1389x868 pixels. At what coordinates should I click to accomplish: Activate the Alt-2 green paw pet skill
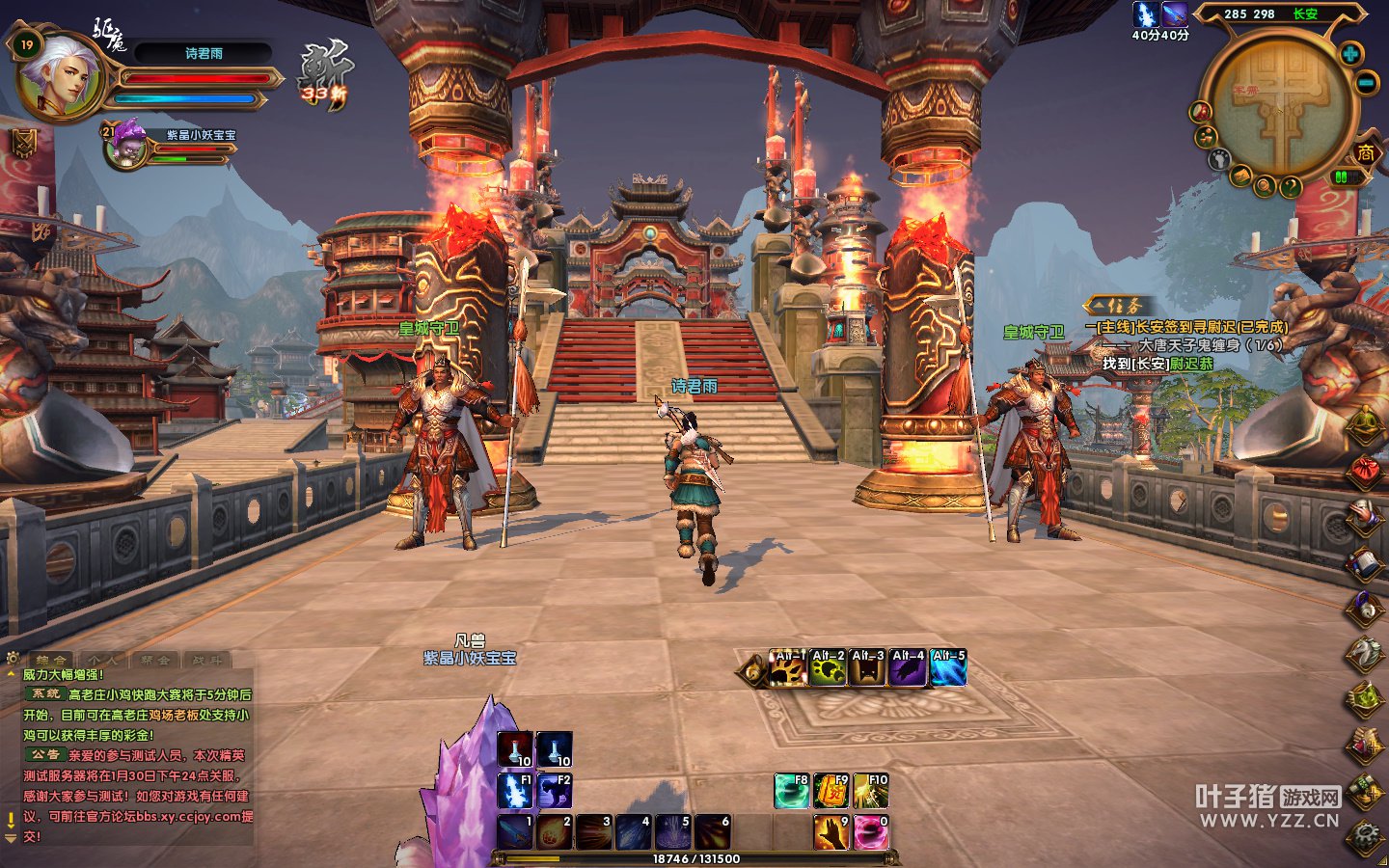pos(828,667)
